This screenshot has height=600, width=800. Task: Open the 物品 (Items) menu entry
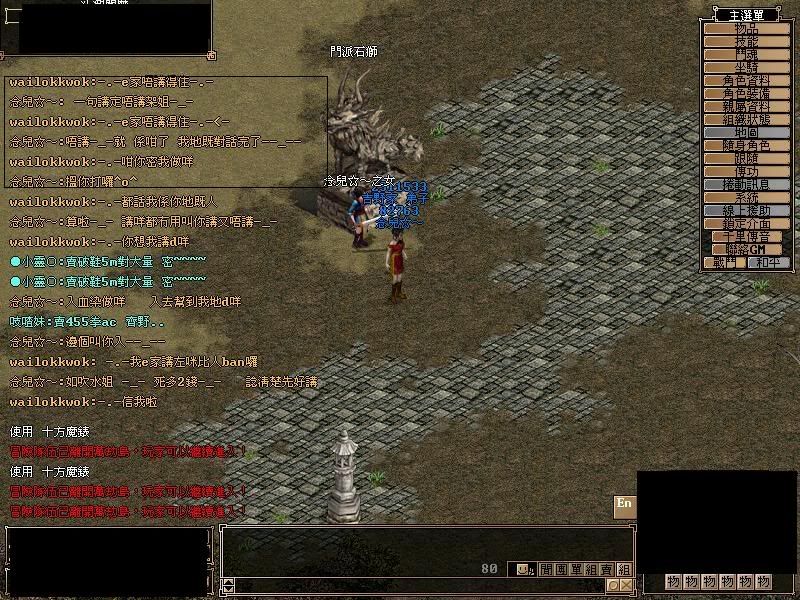pos(747,29)
